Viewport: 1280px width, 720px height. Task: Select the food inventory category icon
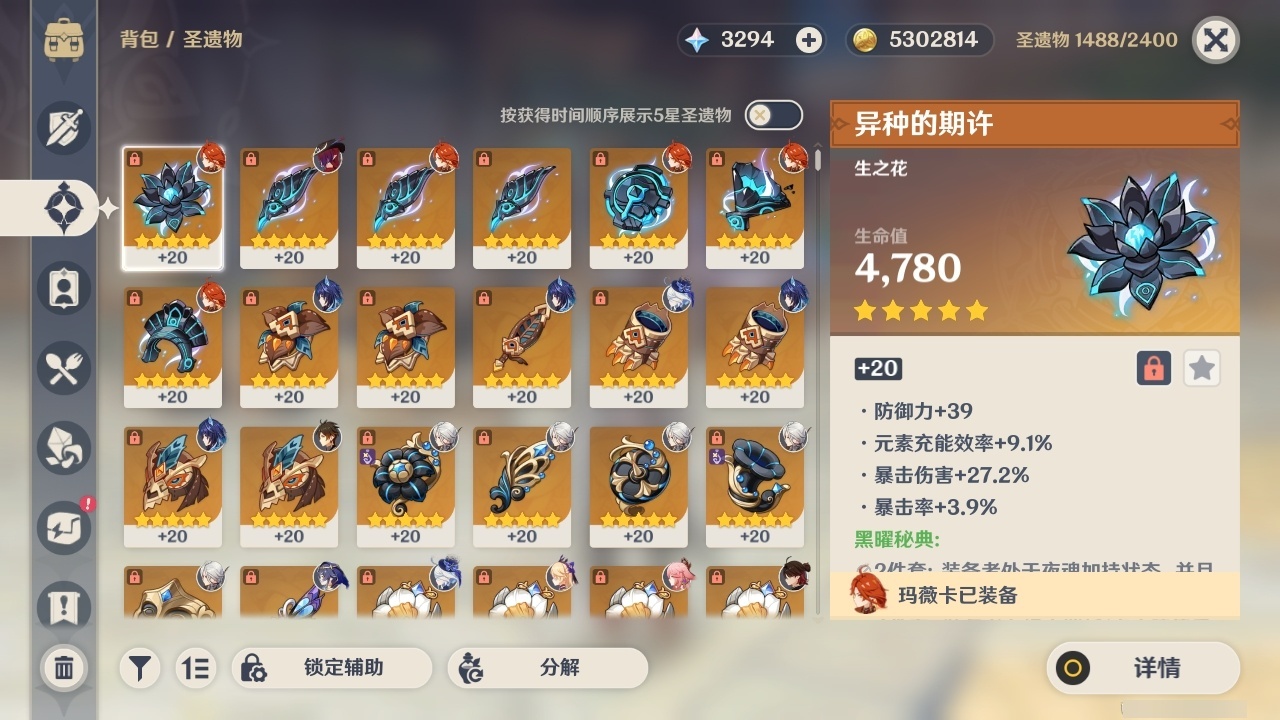point(64,368)
